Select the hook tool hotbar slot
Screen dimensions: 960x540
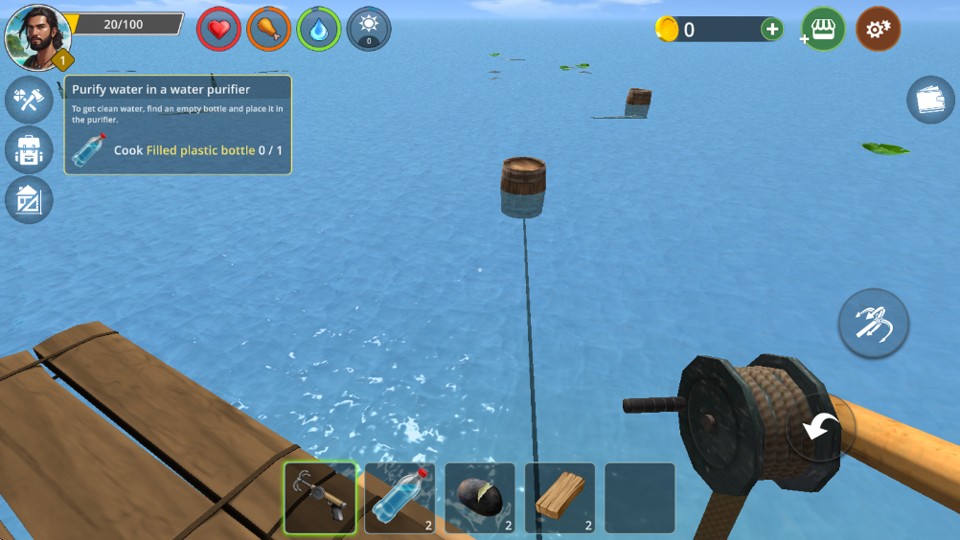point(320,497)
